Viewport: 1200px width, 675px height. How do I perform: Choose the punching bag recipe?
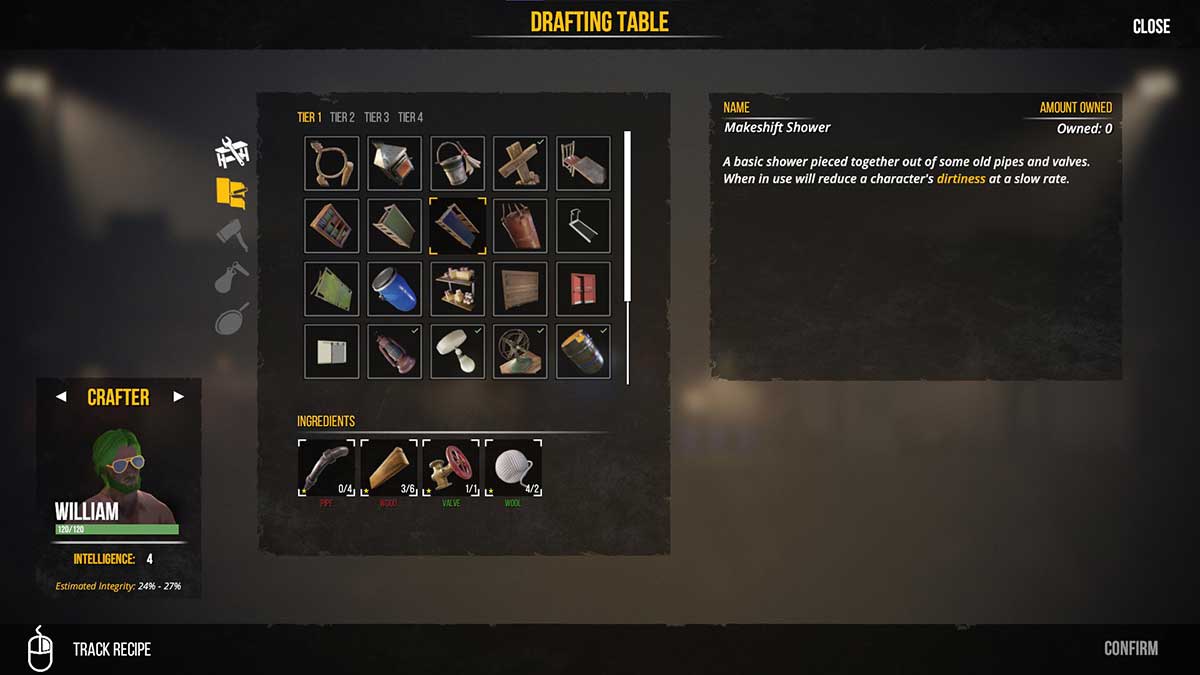[x=520, y=226]
